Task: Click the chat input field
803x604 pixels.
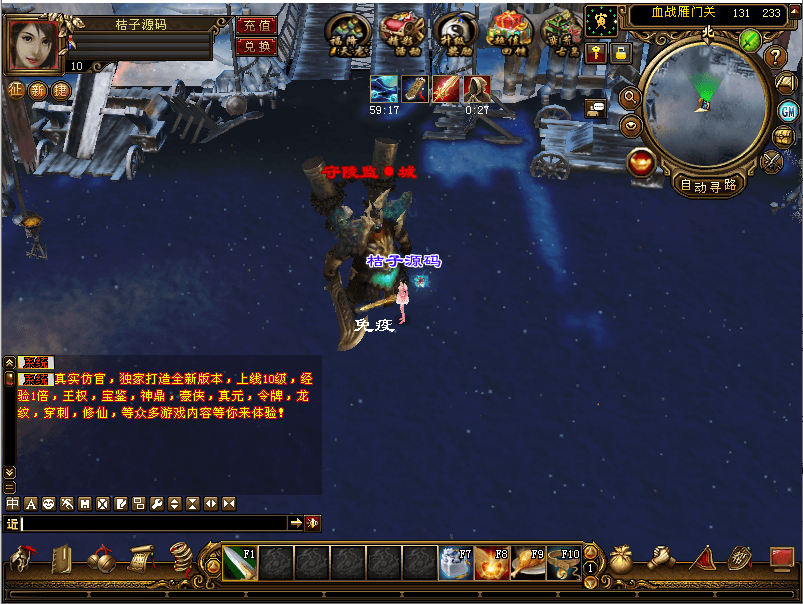Action: point(155,523)
